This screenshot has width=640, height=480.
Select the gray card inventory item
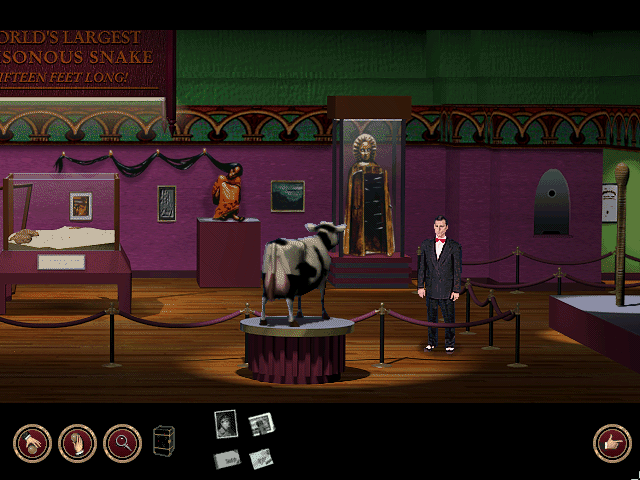tap(227, 459)
